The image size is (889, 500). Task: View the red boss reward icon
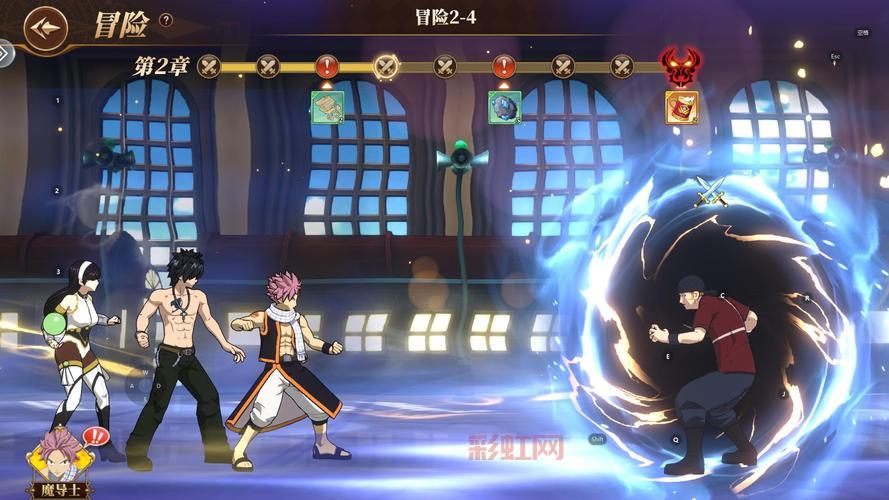tap(681, 107)
